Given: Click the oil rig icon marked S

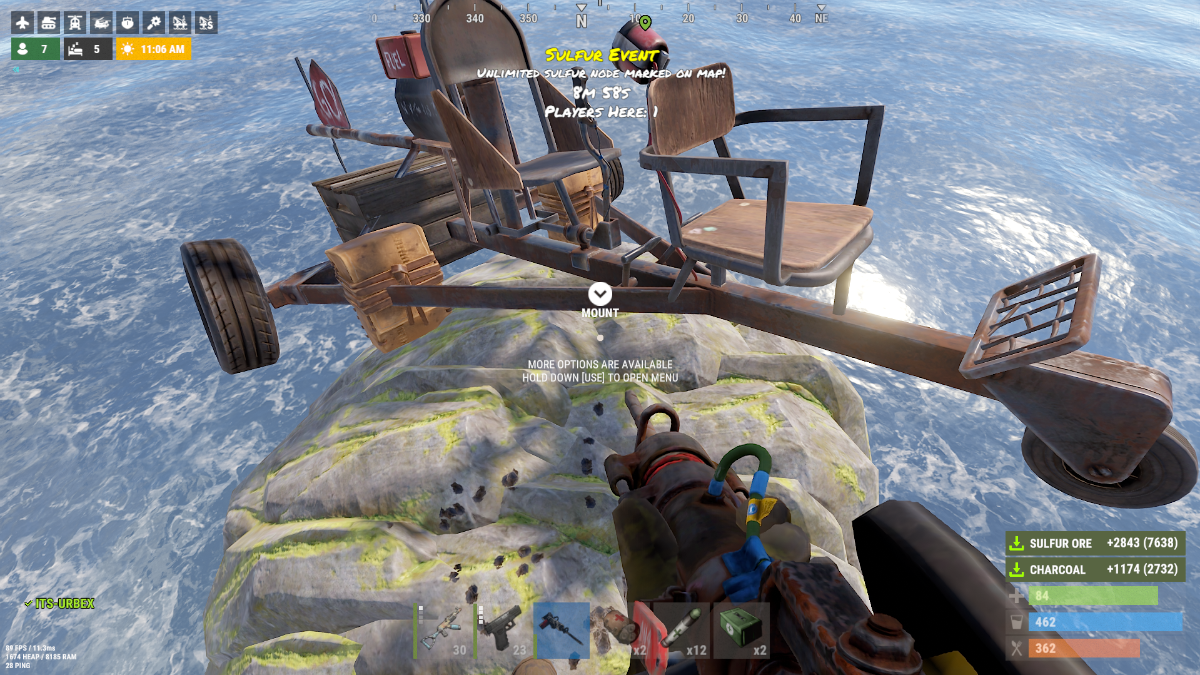Looking at the screenshot, I should [x=206, y=22].
